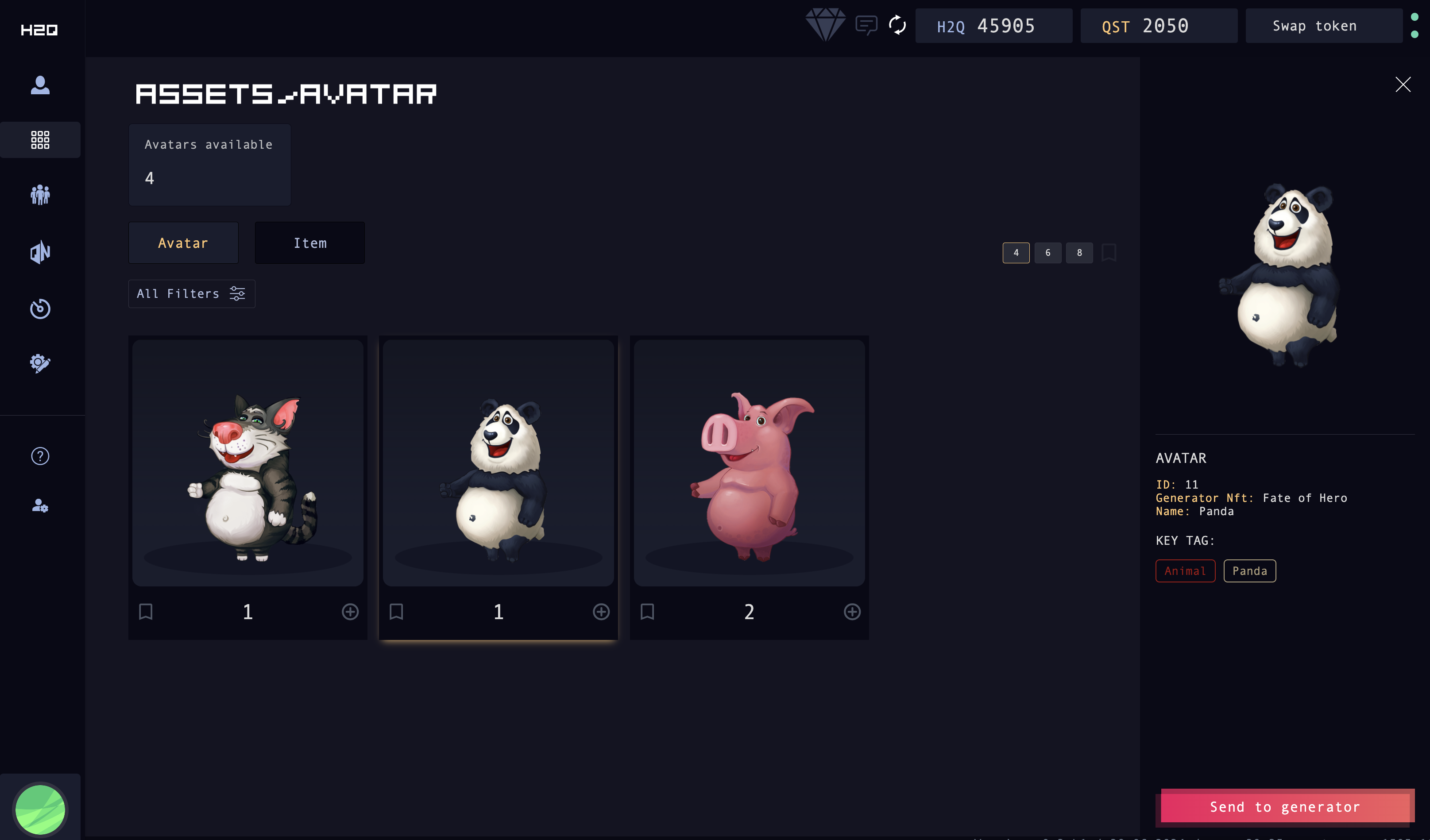1430x840 pixels.
Task: Open the chat messages icon
Action: [866, 25]
